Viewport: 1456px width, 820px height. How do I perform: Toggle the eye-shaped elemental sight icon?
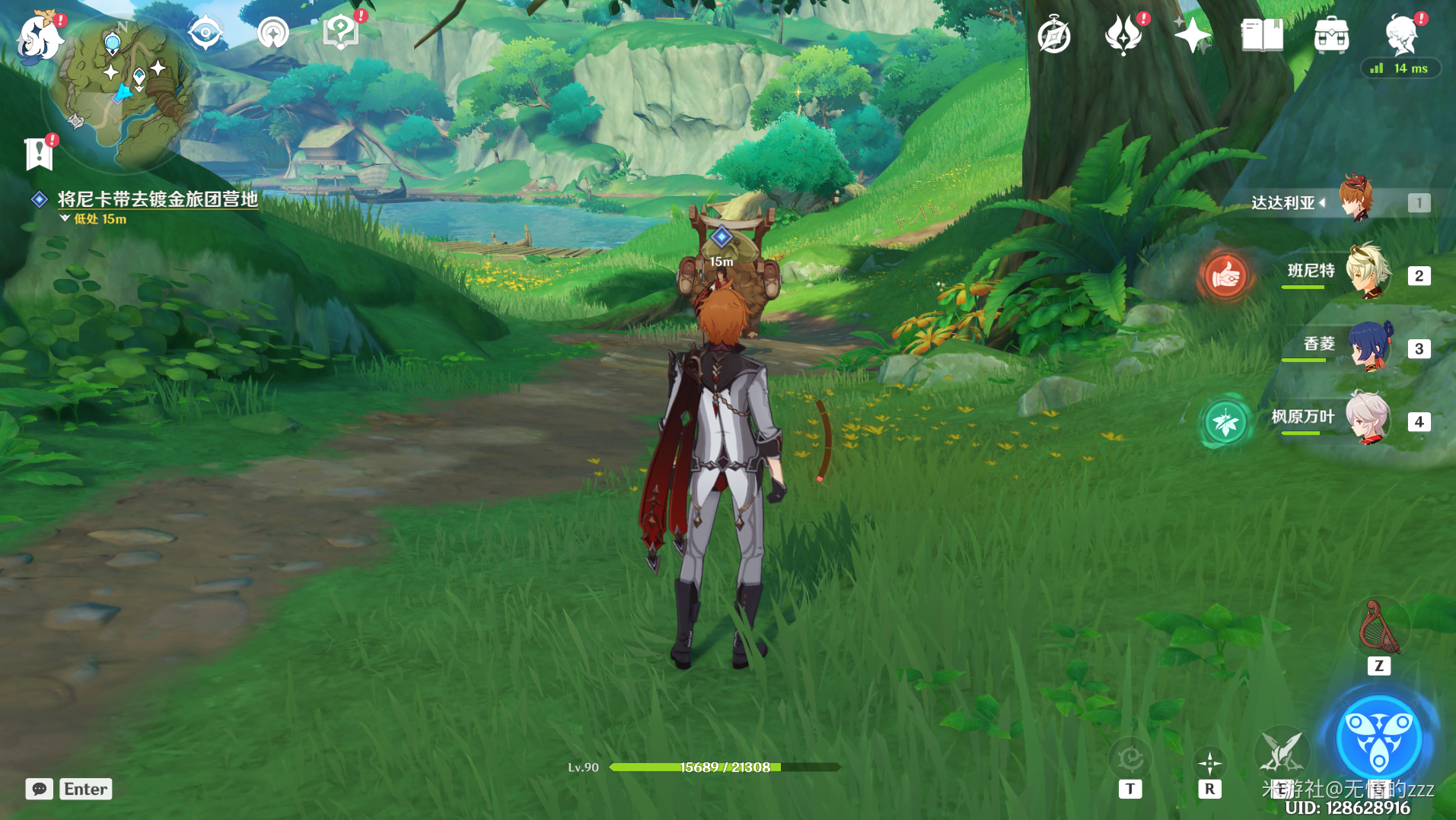[x=205, y=33]
